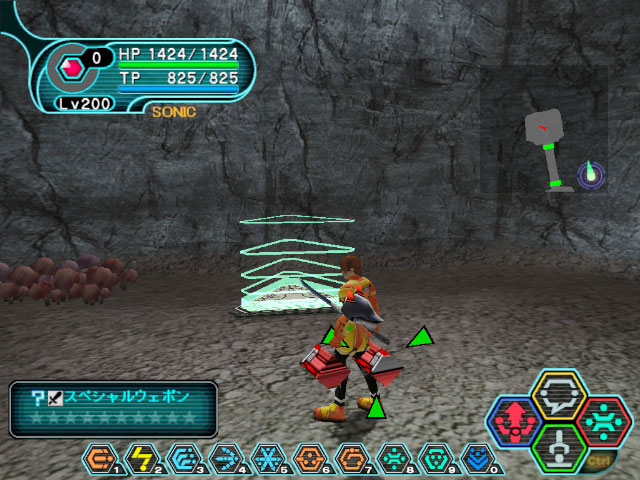Activate the red upward-arrow action in blue hexagon

(514, 422)
